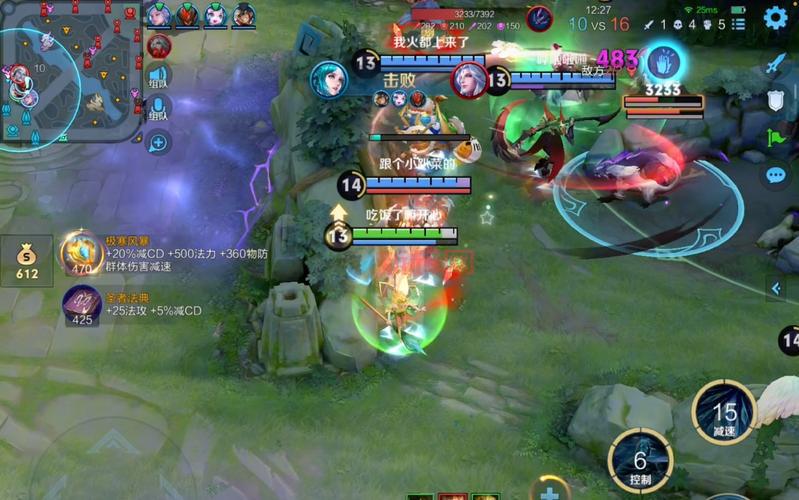
Task: Buy the recommended 极寒风暴 item
Action: pos(80,253)
